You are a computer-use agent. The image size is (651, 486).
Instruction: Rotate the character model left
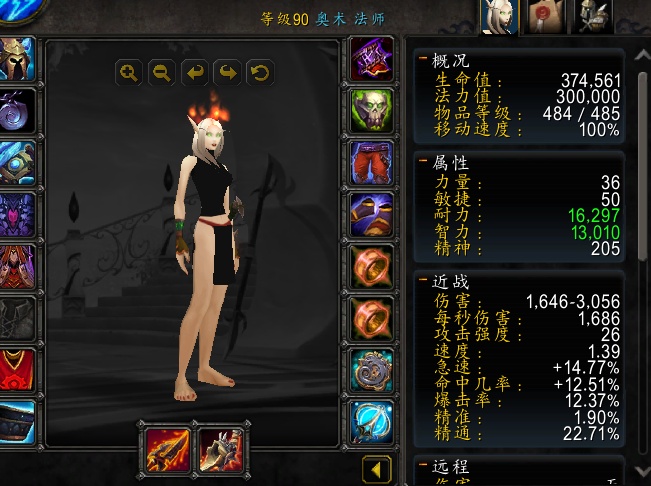(x=195, y=72)
